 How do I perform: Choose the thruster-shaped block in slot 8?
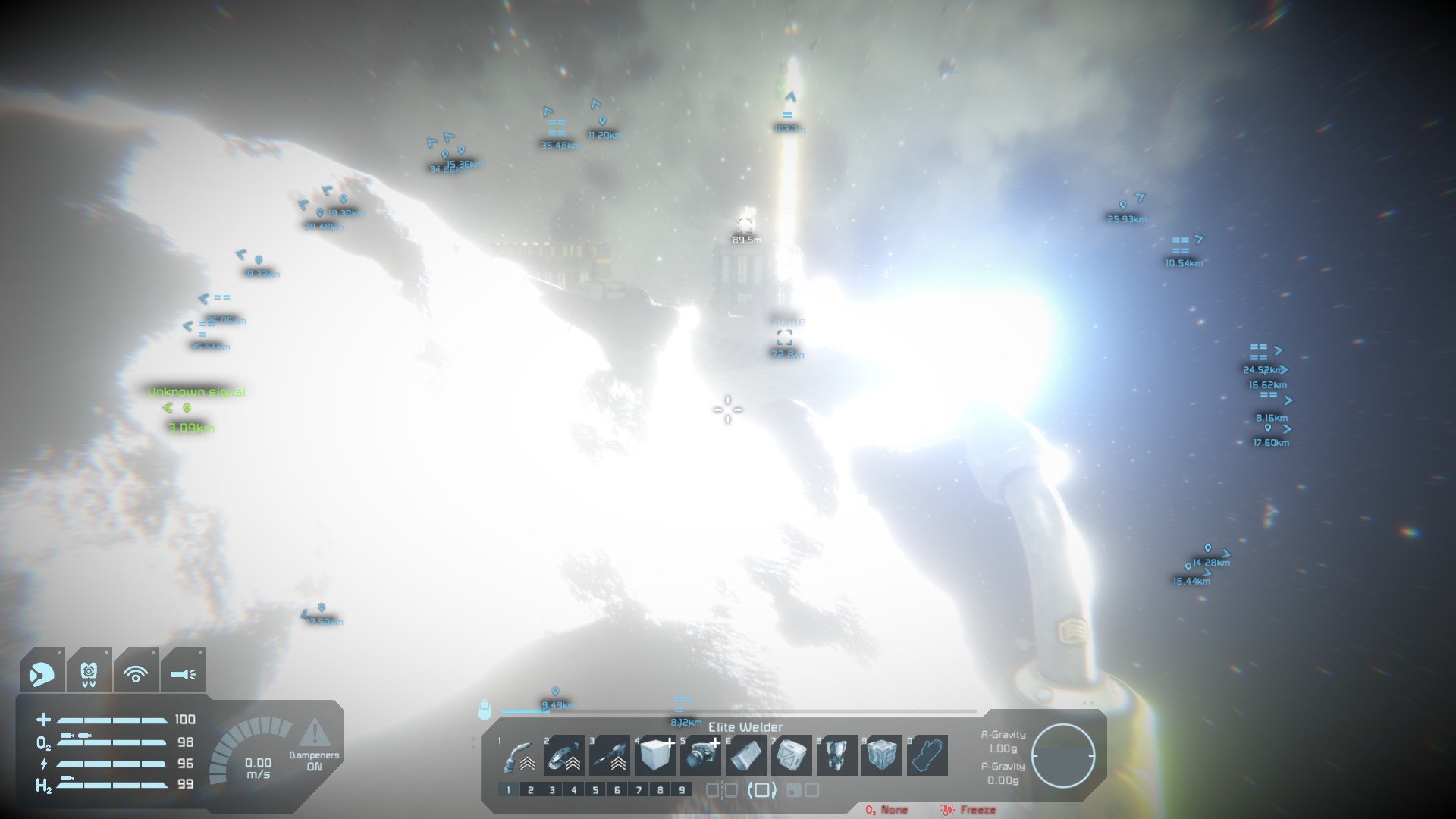tap(837, 755)
